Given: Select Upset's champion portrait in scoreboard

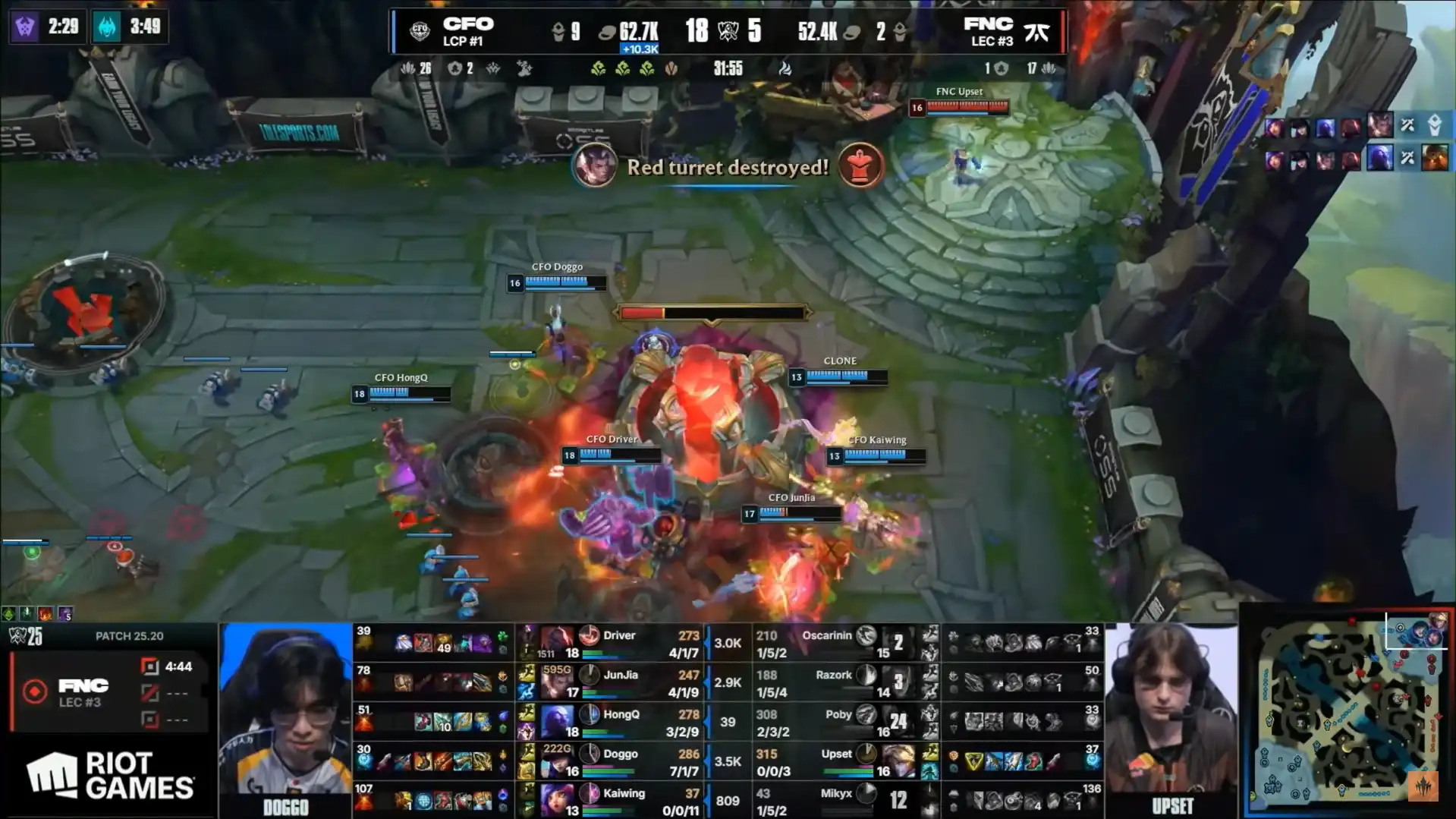Looking at the screenshot, I should pos(898,761).
